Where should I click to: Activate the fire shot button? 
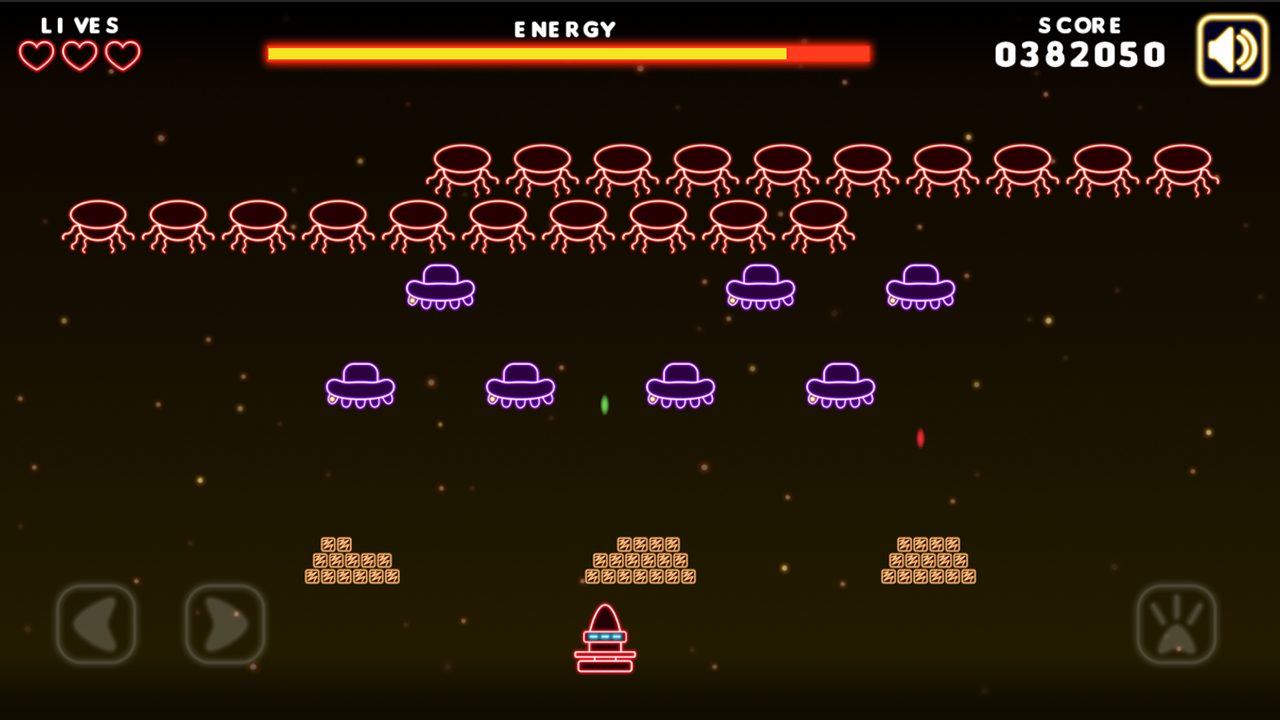1176,624
